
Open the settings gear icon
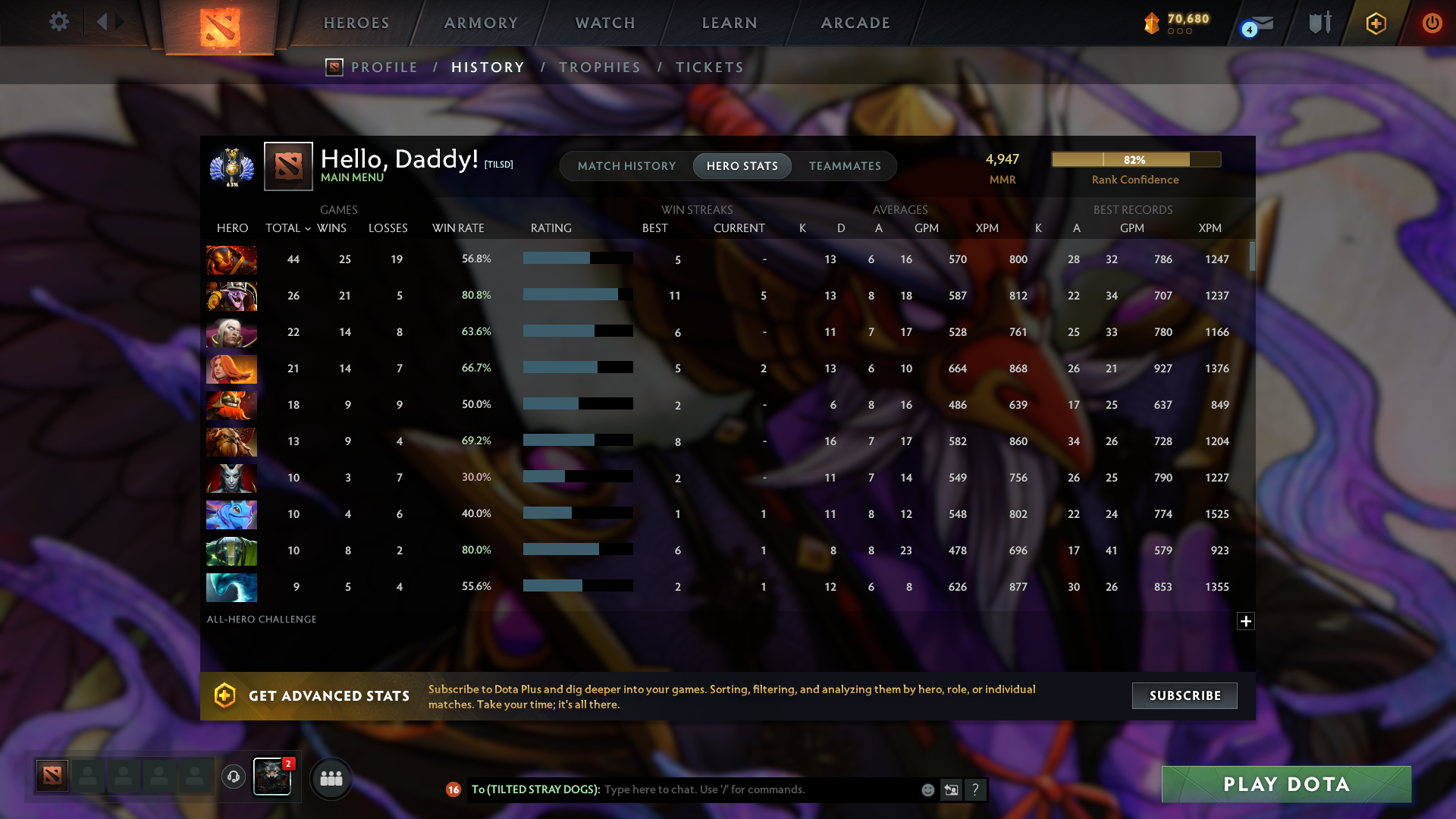coord(59,22)
